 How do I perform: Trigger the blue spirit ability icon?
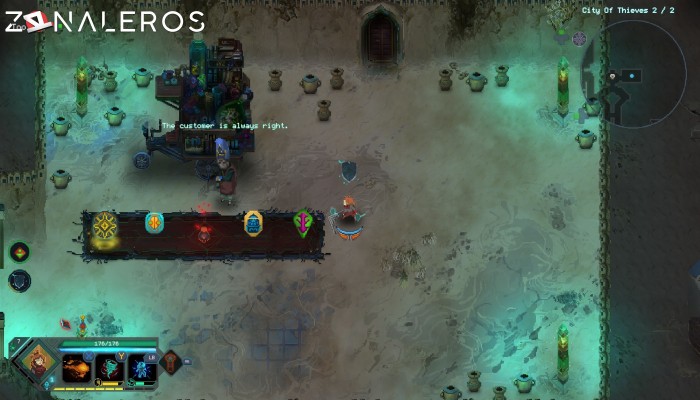(x=142, y=369)
